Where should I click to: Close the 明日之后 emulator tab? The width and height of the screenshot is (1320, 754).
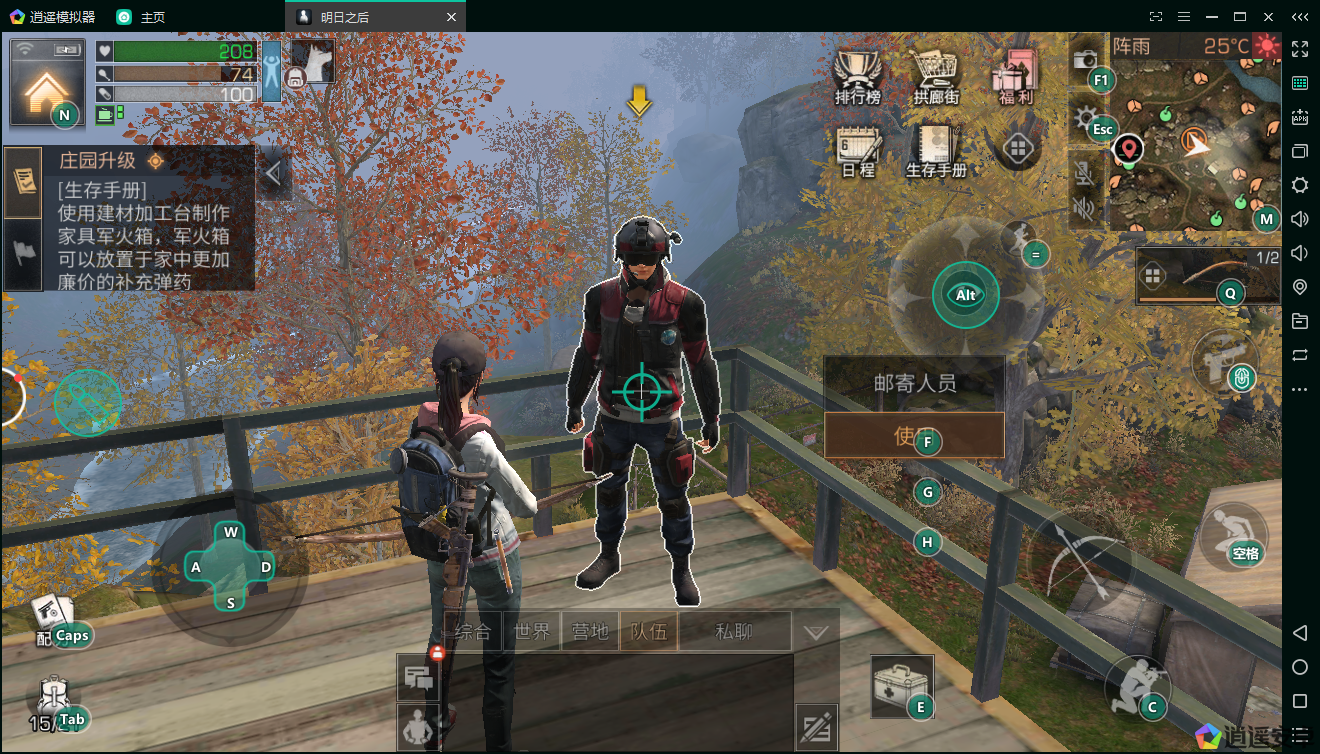(x=451, y=17)
